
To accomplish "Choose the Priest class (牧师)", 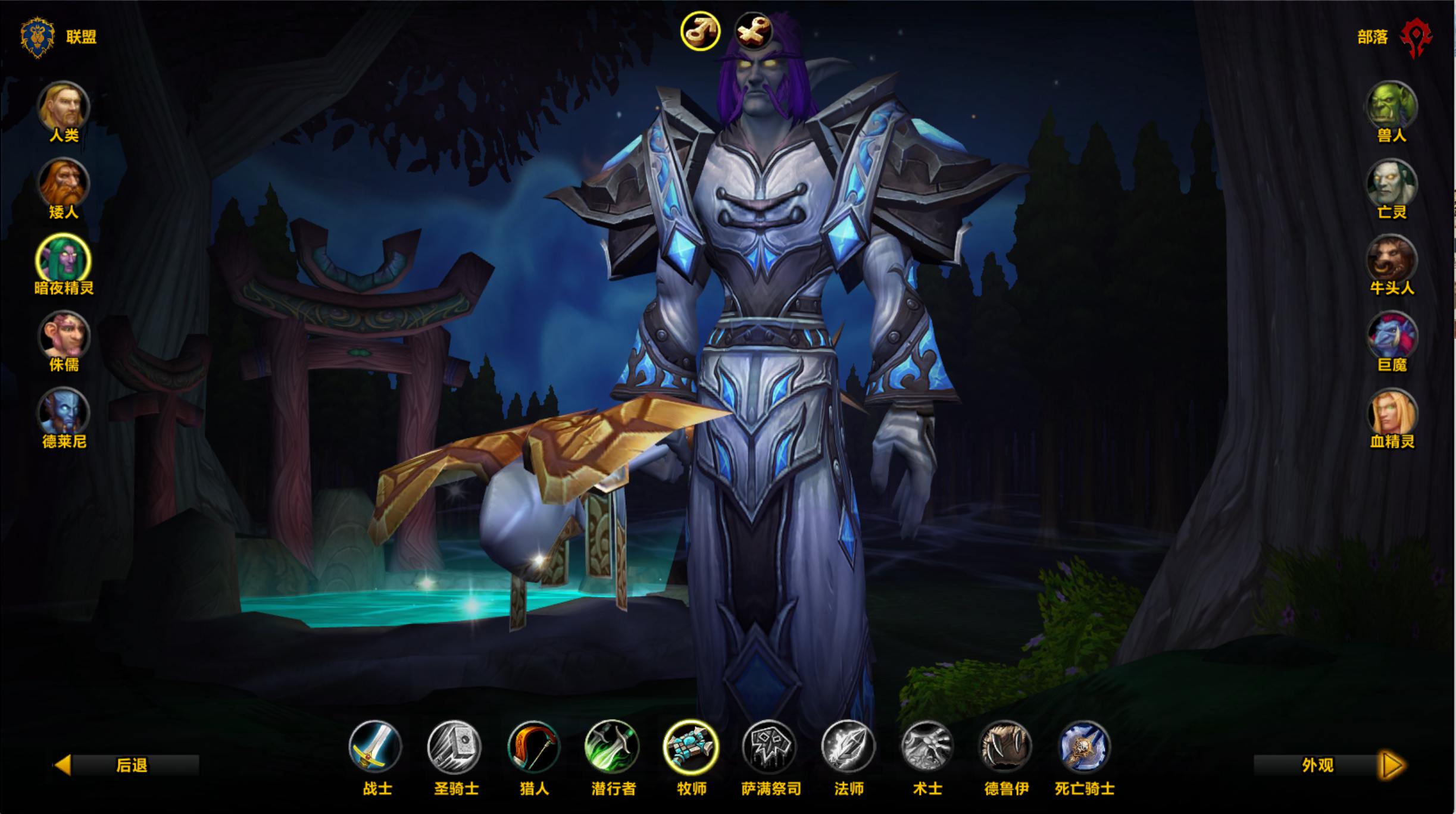I will pos(691,747).
